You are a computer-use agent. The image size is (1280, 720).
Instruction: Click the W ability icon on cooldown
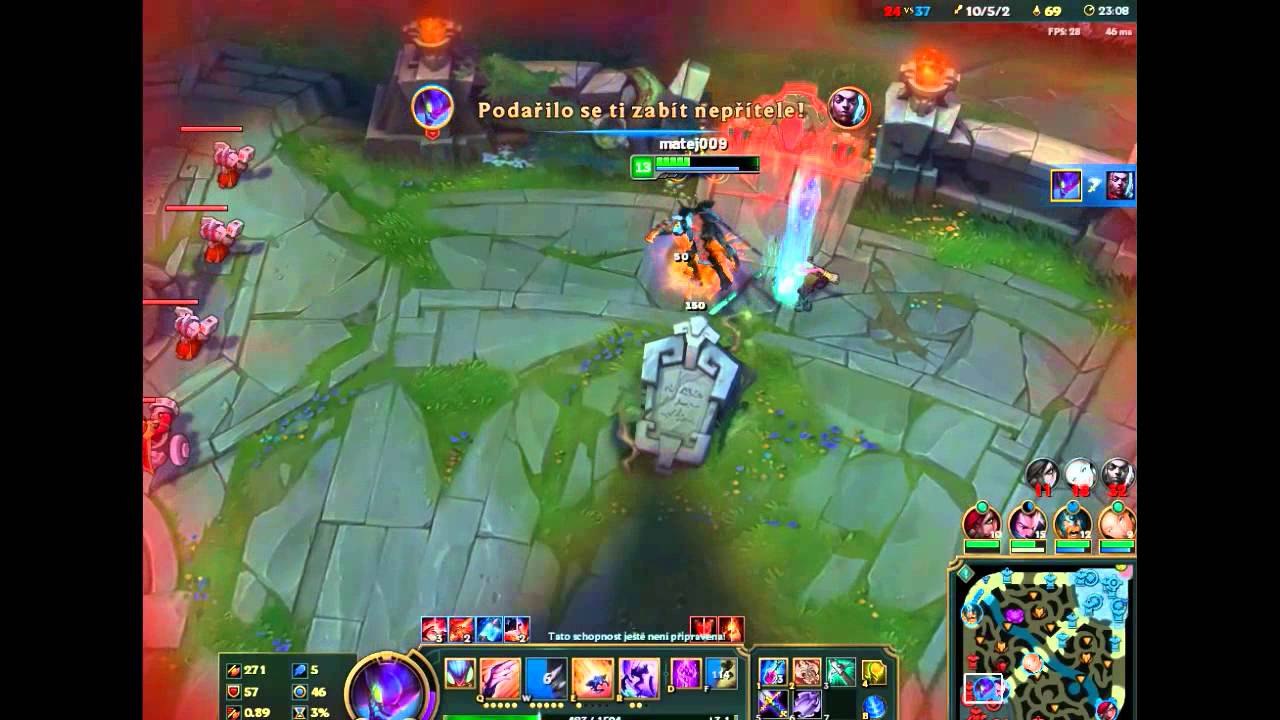point(544,674)
